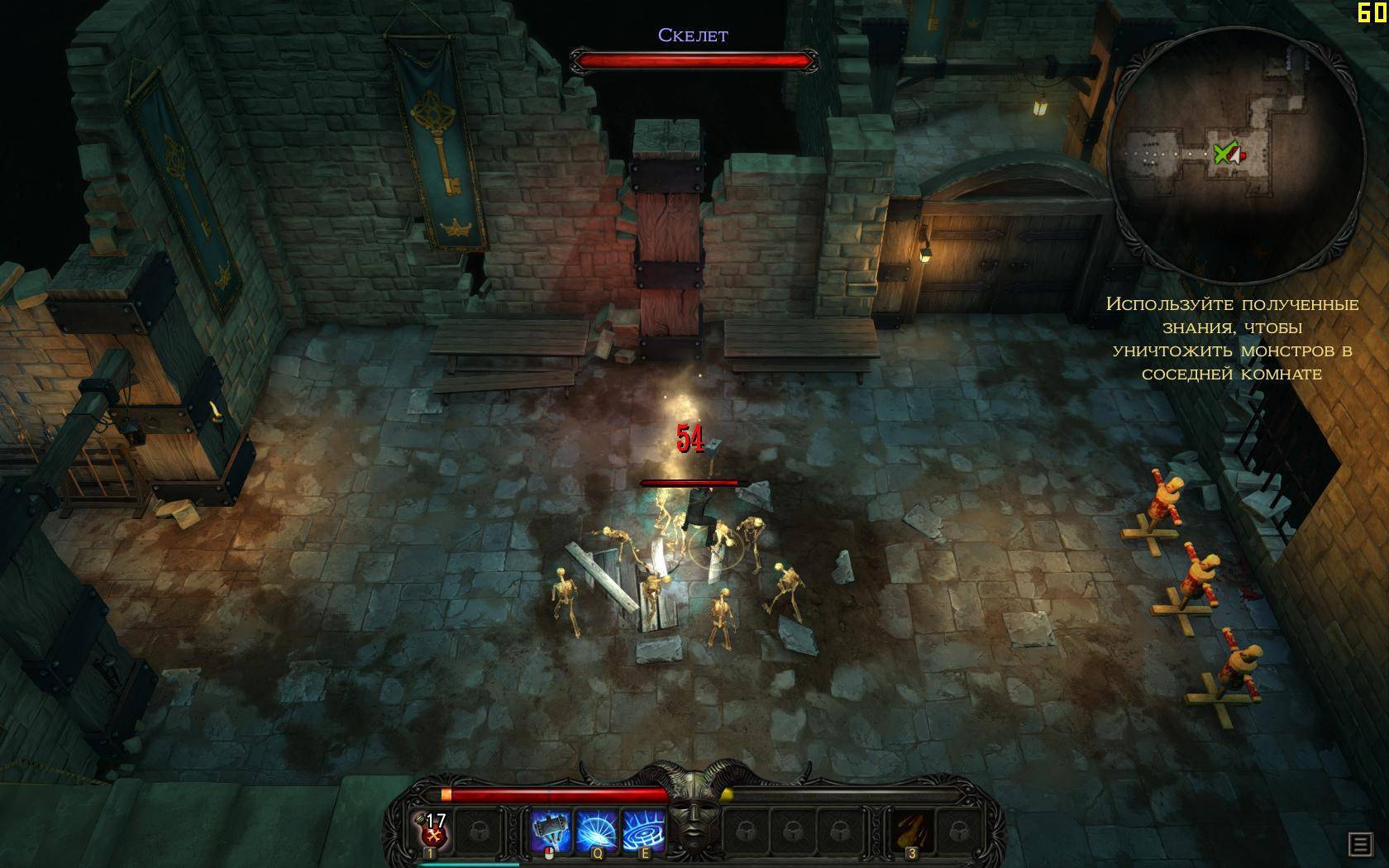Trigger the E shockwave ring ability
This screenshot has width=1389, height=868.
644,829
